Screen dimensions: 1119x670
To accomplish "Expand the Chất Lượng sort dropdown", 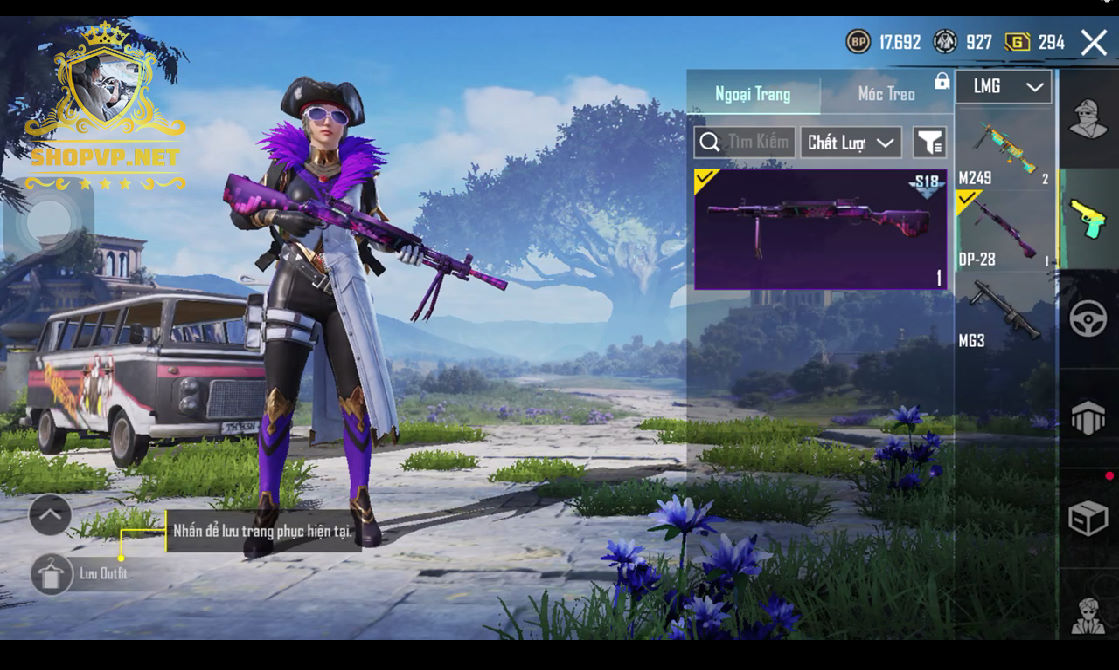I will click(x=850, y=142).
